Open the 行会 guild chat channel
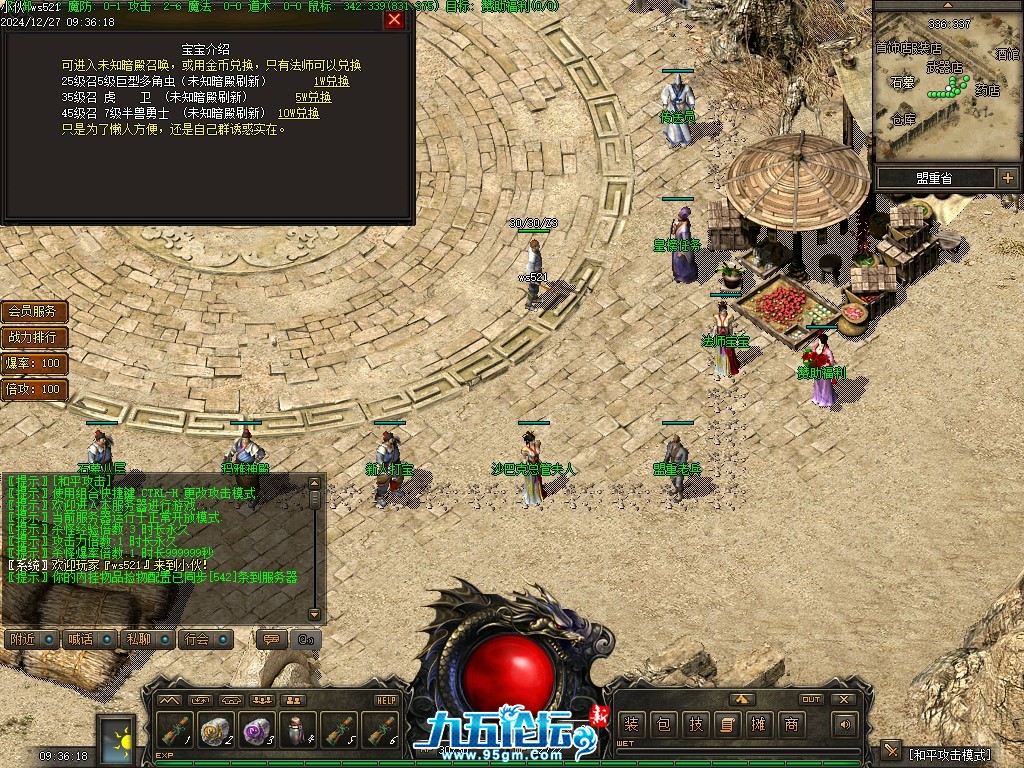Image resolution: width=1024 pixels, height=768 pixels. [x=205, y=639]
